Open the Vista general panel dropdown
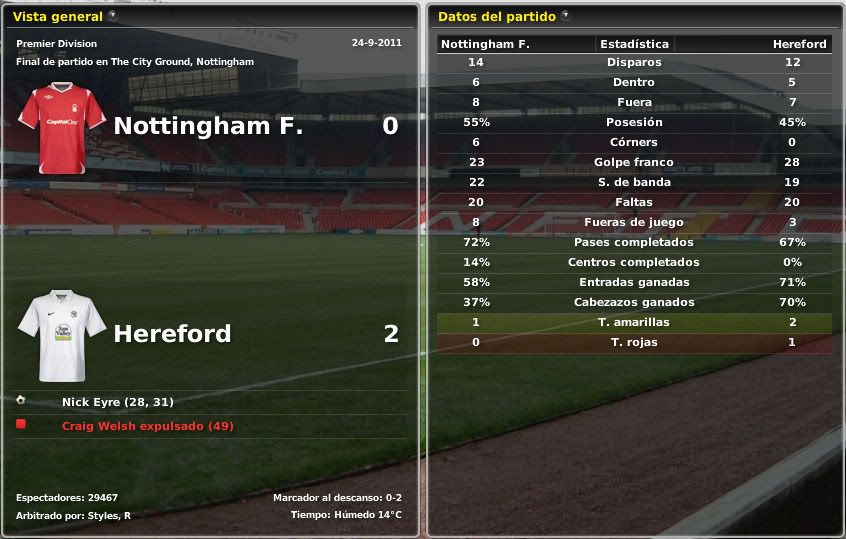 click(112, 16)
